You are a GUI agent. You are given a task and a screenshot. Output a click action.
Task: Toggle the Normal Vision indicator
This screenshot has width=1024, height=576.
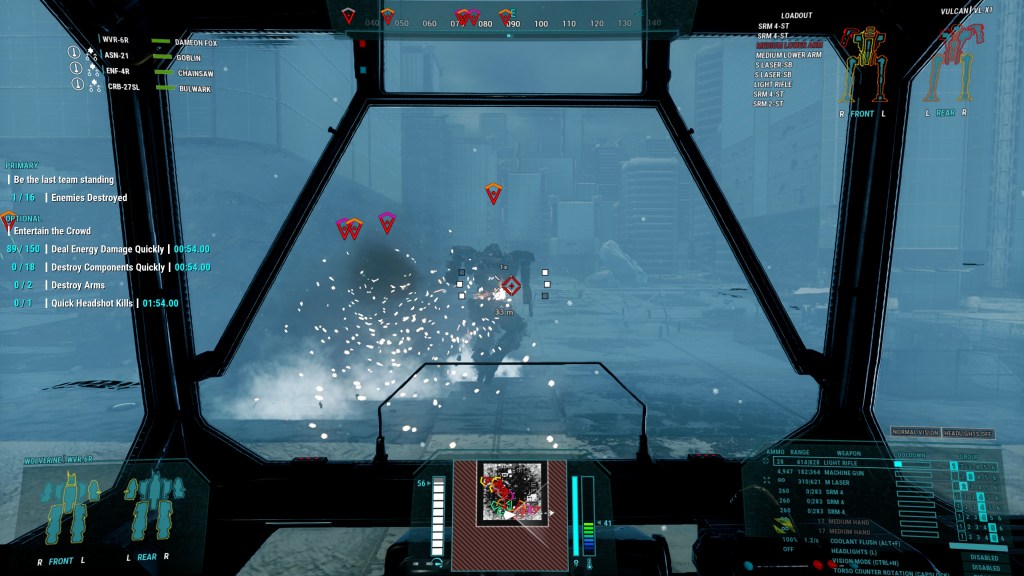tap(915, 432)
